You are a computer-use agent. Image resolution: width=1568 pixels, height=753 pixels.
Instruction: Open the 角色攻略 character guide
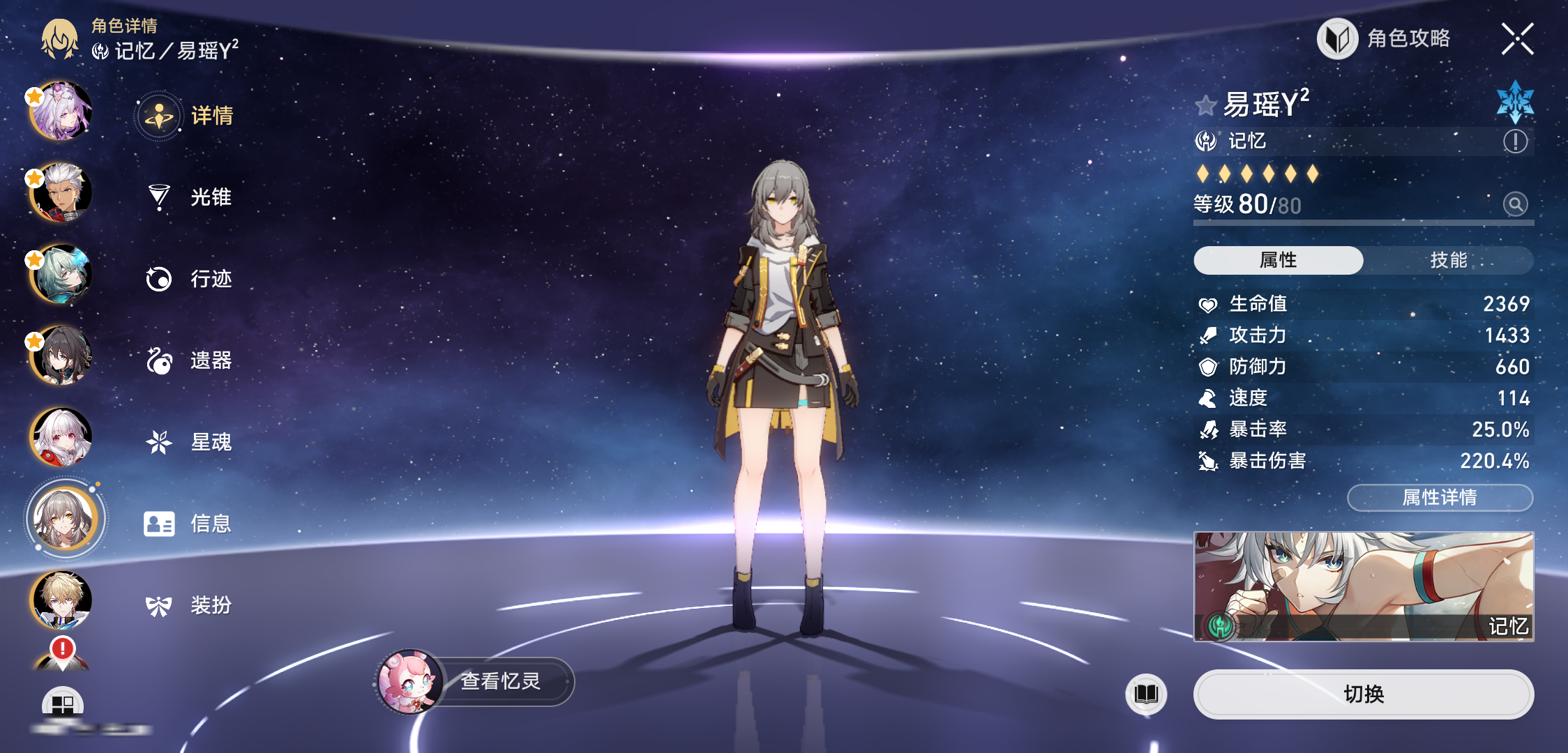tap(1385, 39)
